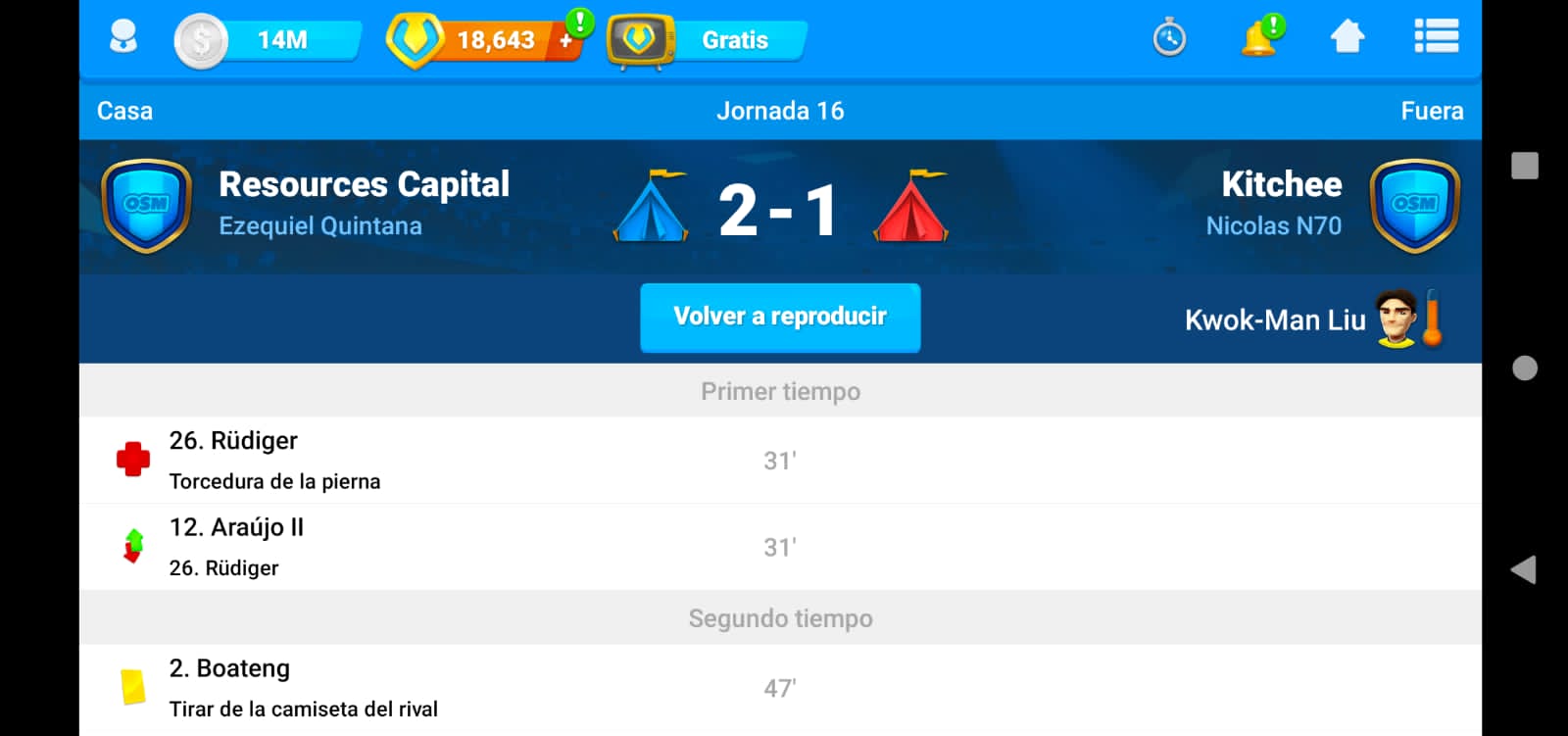Screen dimensions: 1568x736
Task: View referee Kwok-Man Liu details
Action: [1275, 320]
